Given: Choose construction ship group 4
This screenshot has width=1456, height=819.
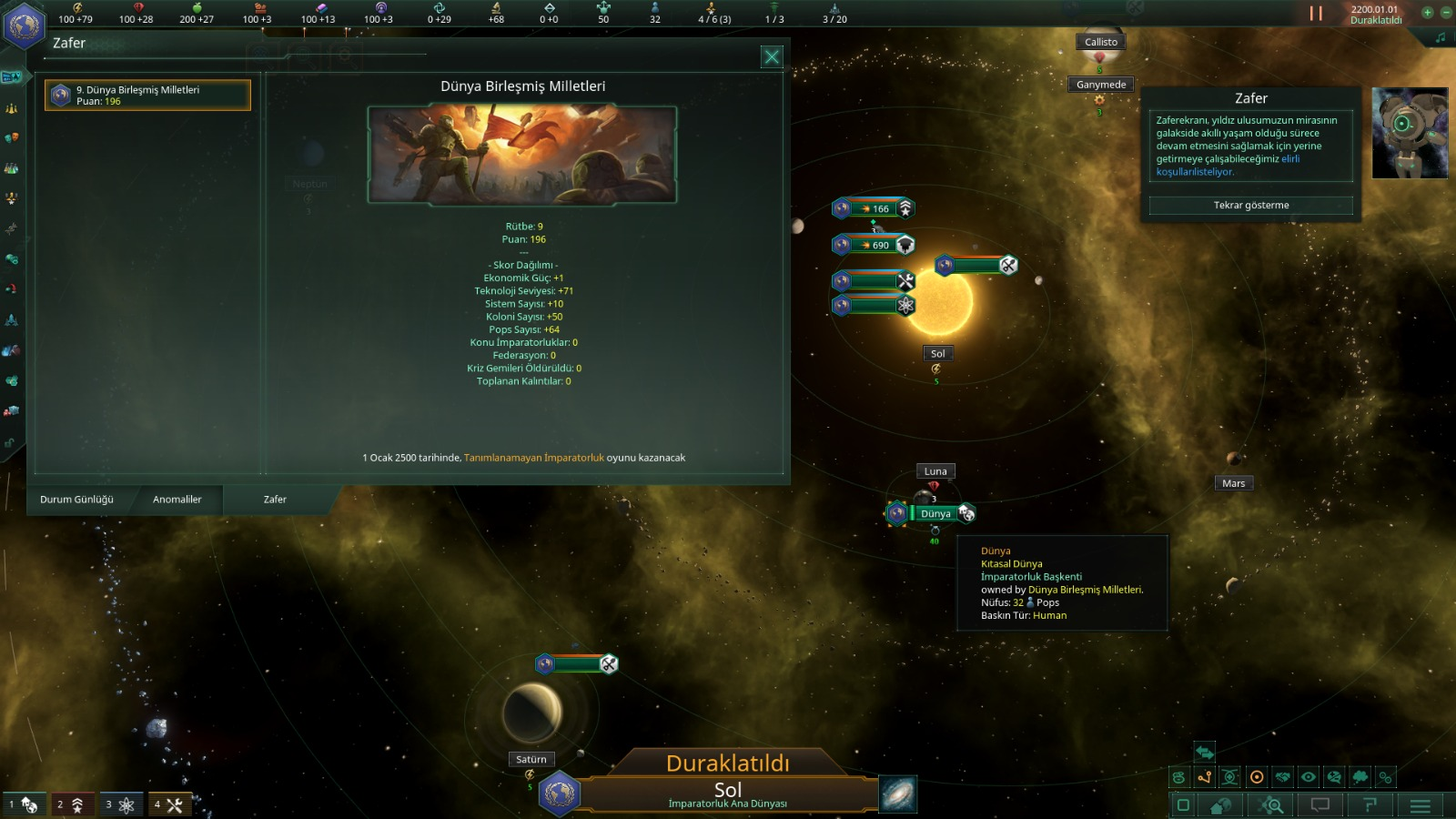Looking at the screenshot, I should point(170,804).
